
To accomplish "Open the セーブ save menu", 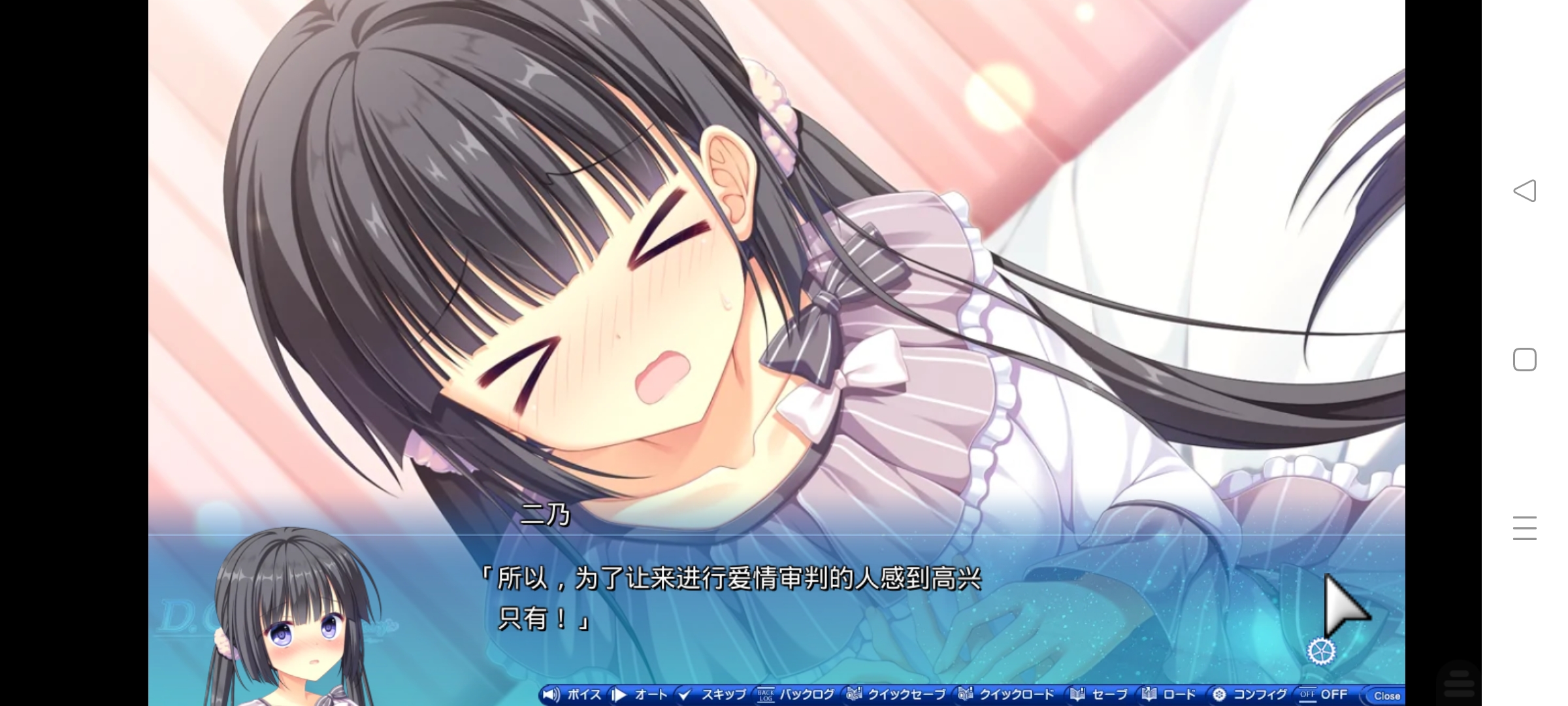I will point(1100,694).
